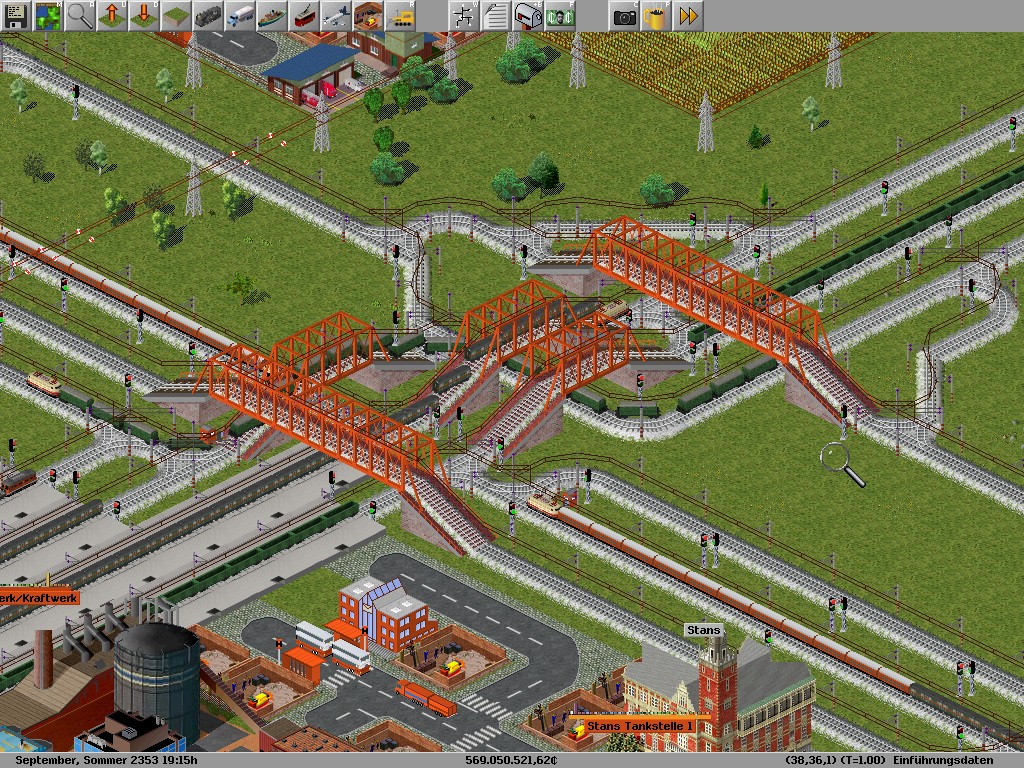Screen dimensions: 1024x768
Task: Take a screenshot with the camera icon
Action: tap(624, 16)
